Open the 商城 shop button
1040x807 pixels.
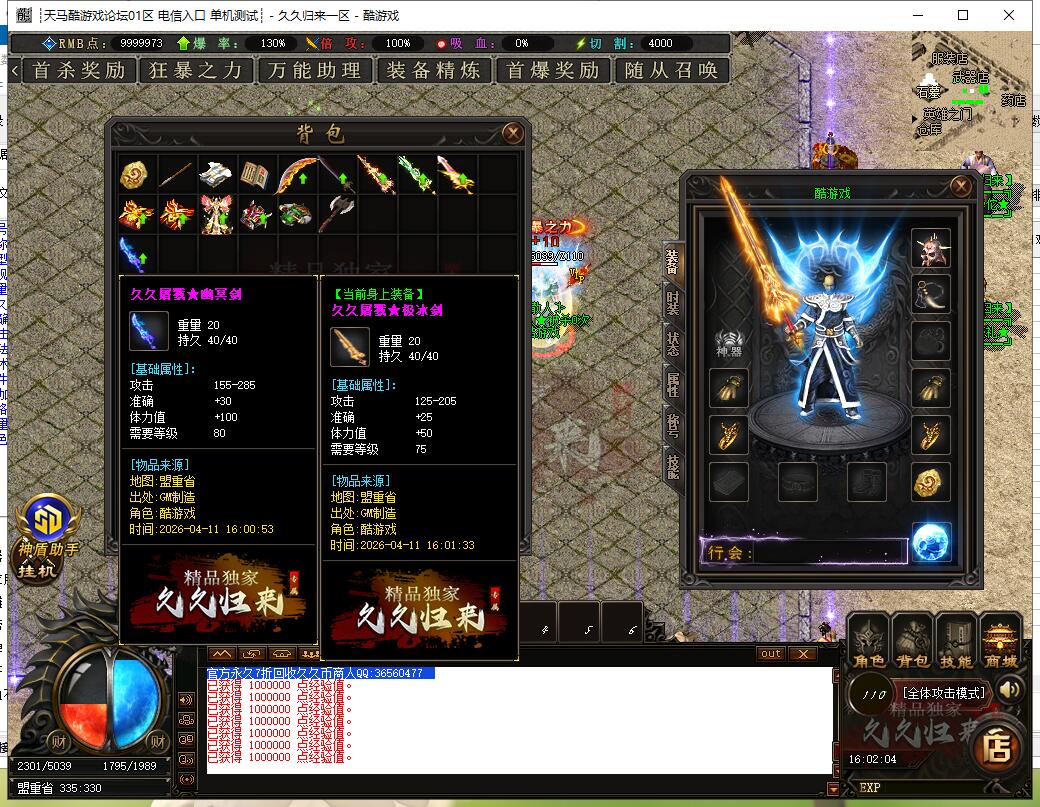[1000, 641]
